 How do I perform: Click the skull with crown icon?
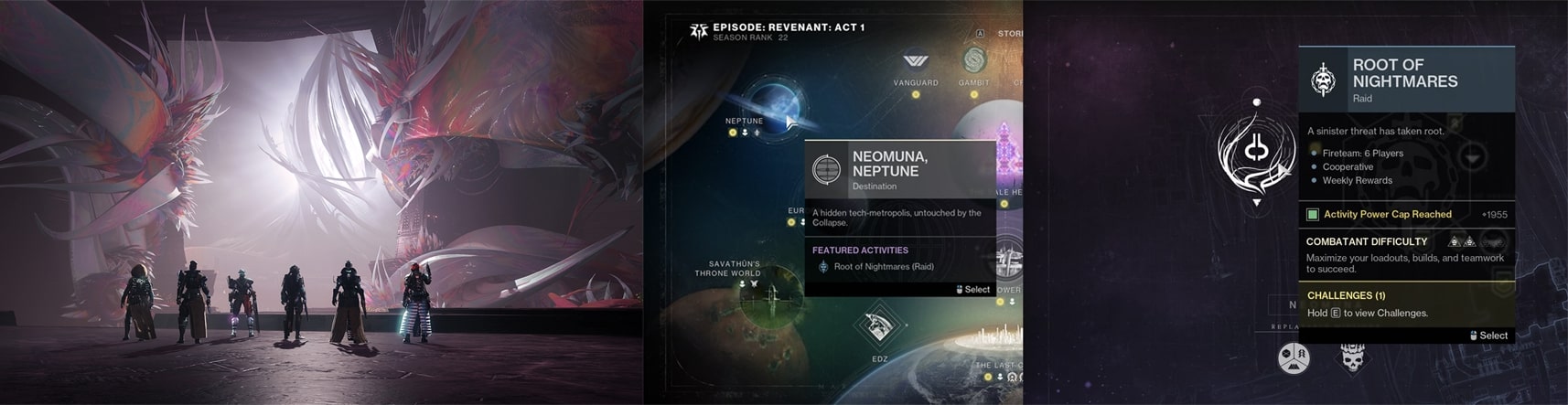coord(1352,357)
